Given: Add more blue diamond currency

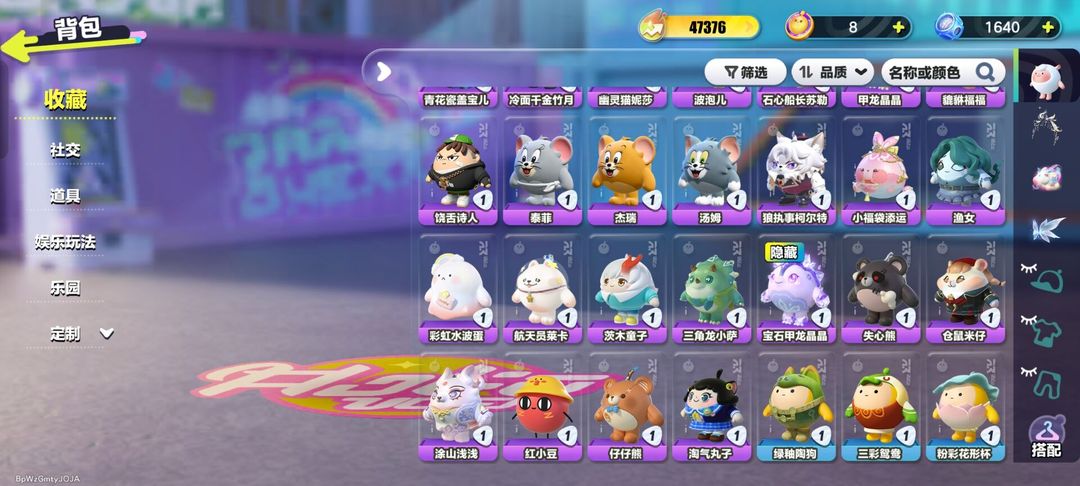Looking at the screenshot, I should click(1052, 28).
